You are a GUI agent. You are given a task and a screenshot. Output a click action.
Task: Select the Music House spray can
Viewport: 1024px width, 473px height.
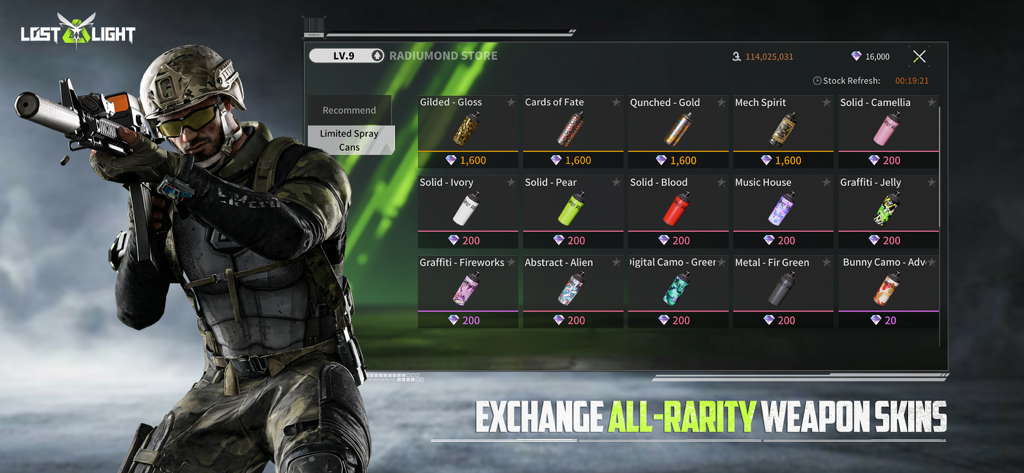pyautogui.click(x=782, y=210)
